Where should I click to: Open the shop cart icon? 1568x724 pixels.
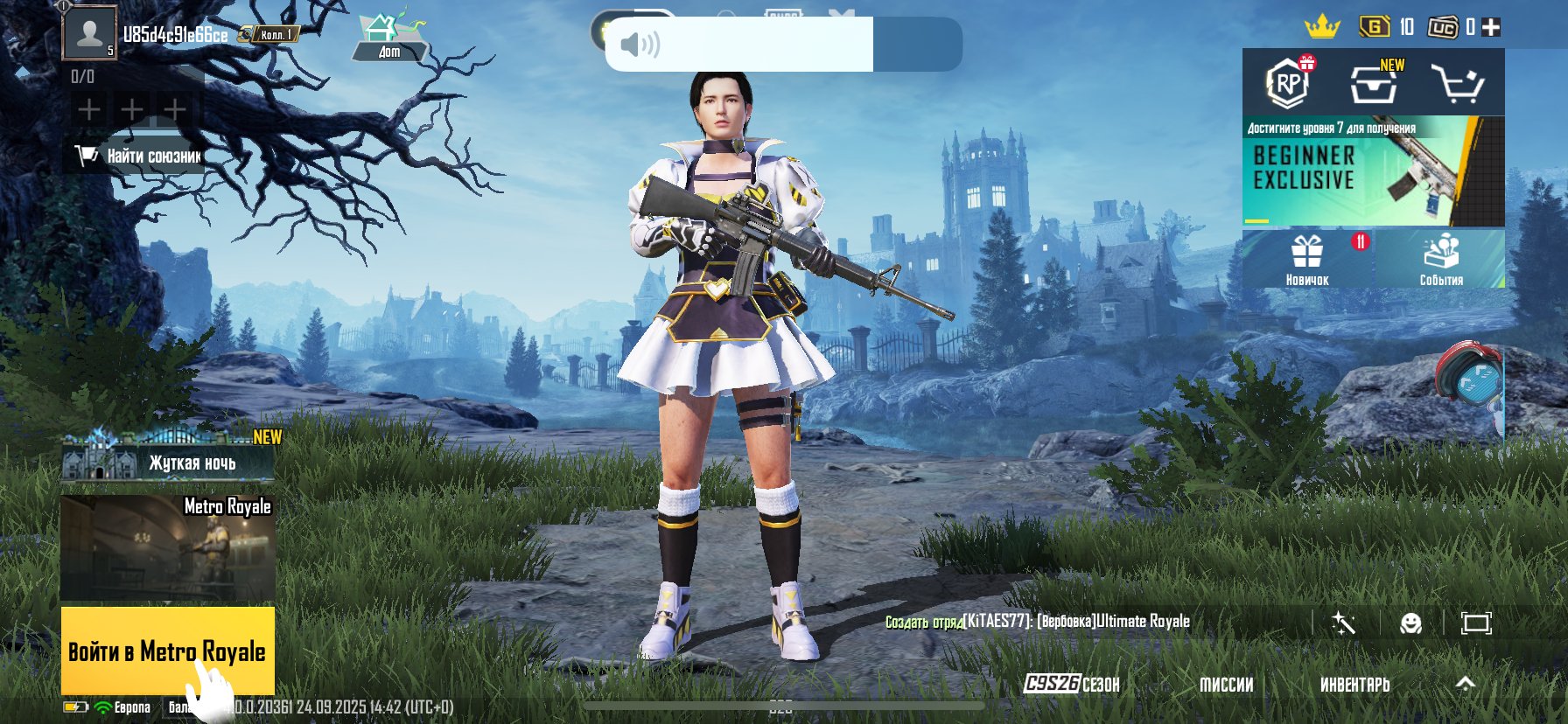coord(1456,84)
